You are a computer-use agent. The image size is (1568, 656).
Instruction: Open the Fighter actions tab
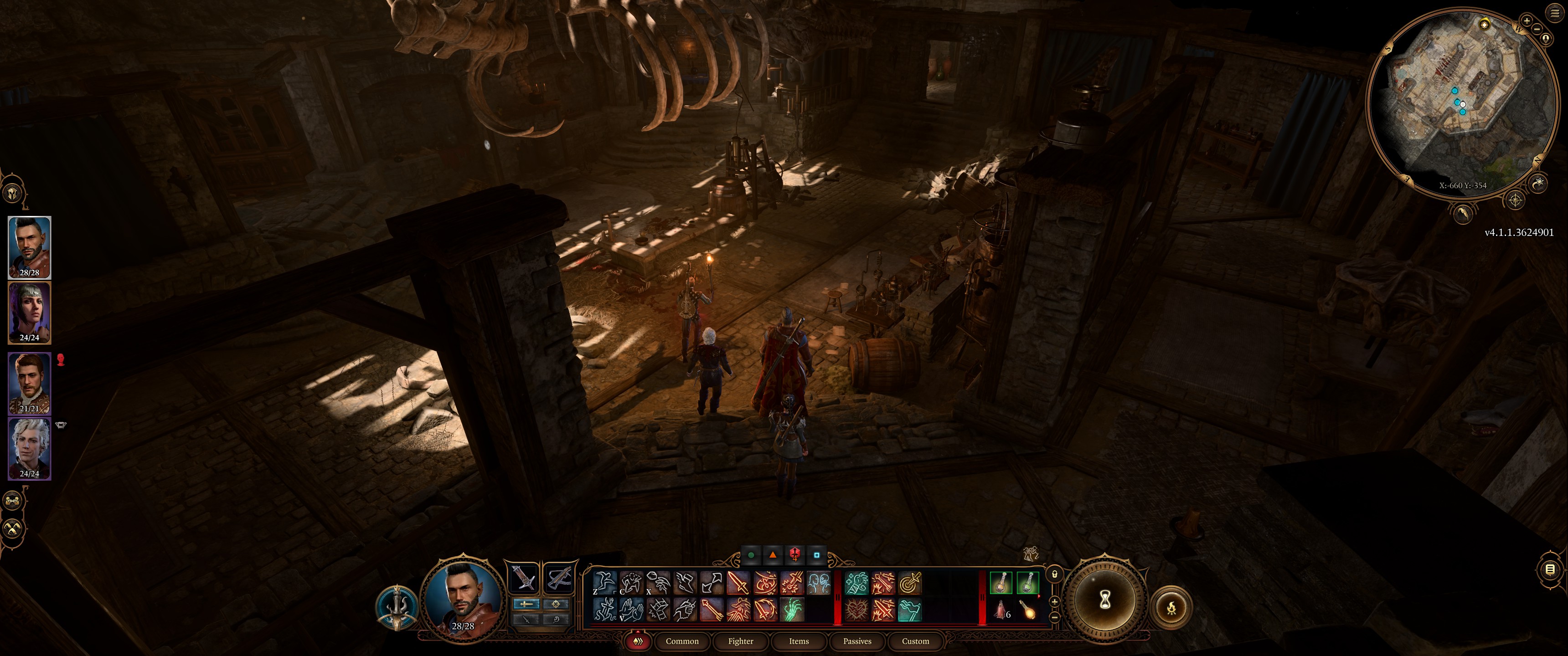740,641
